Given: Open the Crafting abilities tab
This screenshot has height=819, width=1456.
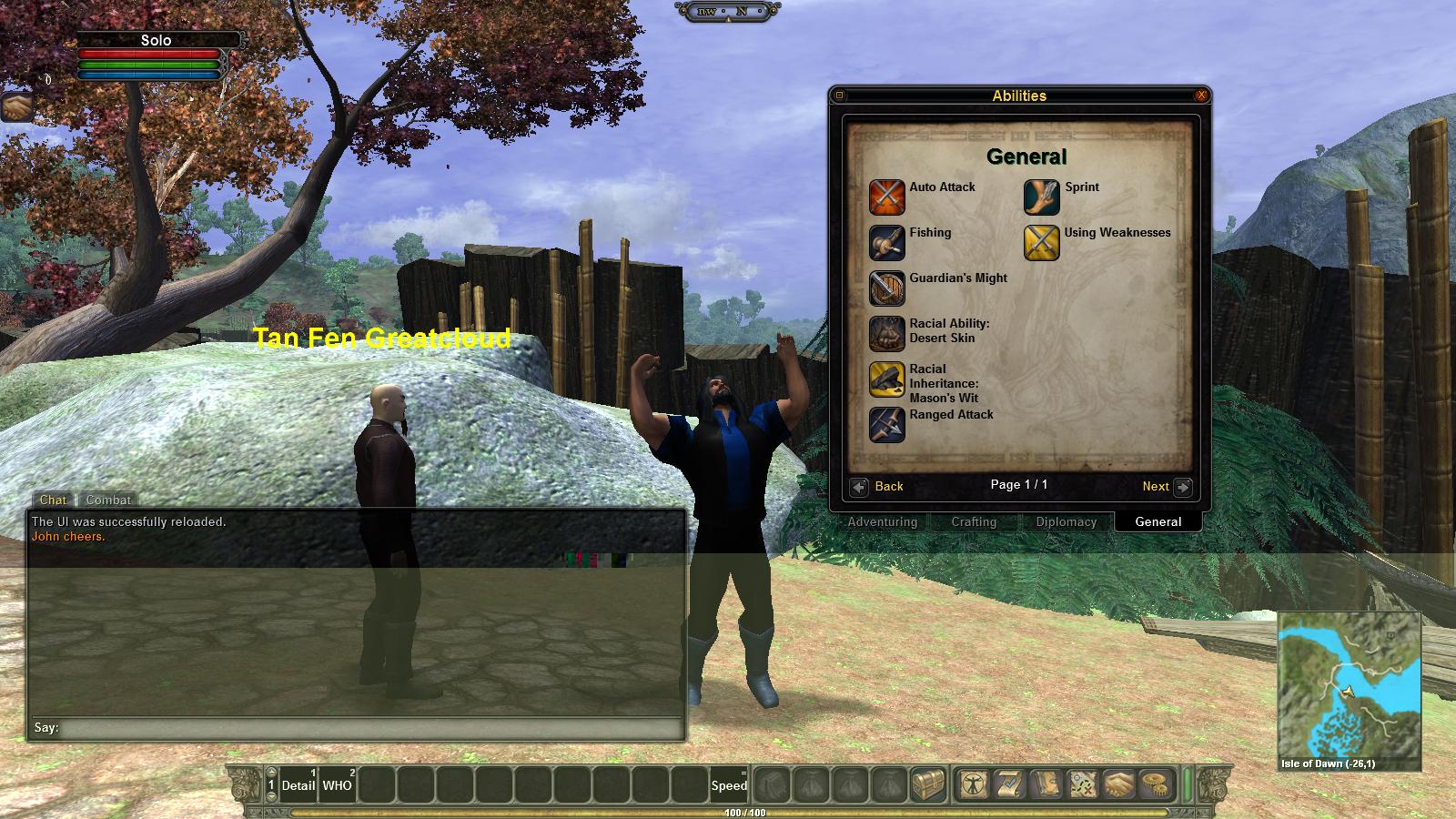Looking at the screenshot, I should click(974, 522).
